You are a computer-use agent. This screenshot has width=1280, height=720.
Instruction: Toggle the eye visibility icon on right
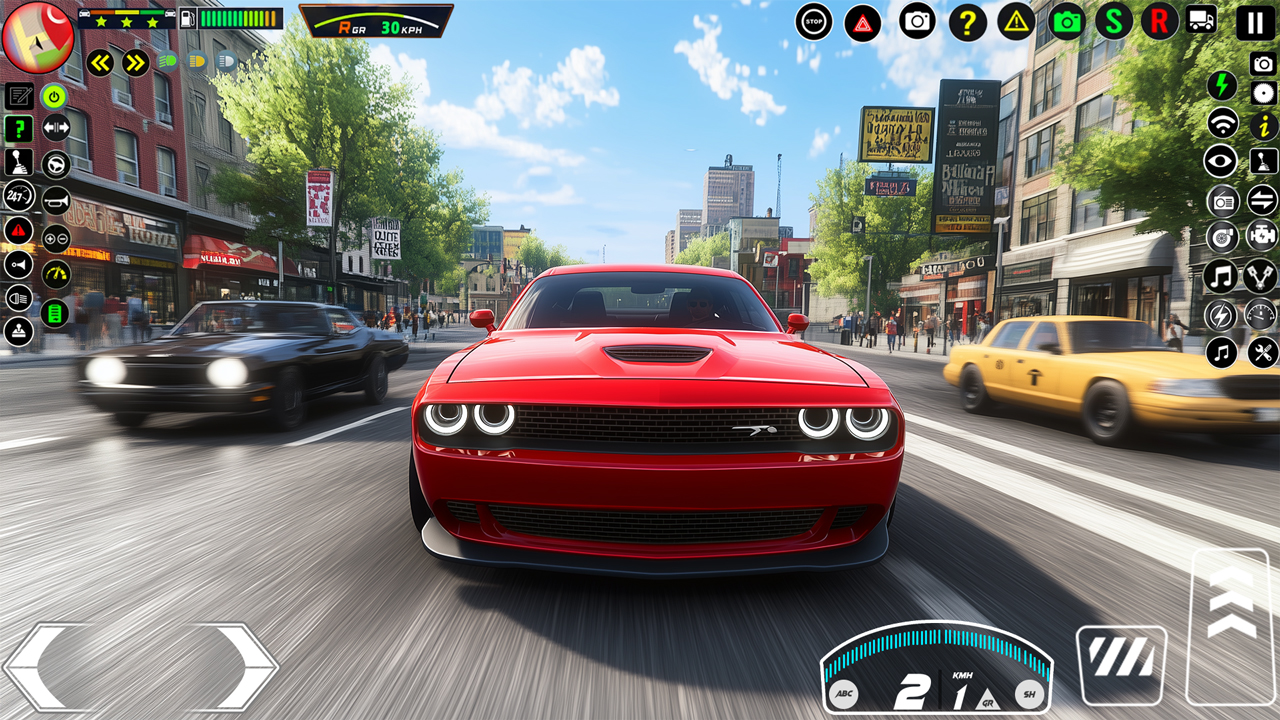pyautogui.click(x=1219, y=162)
